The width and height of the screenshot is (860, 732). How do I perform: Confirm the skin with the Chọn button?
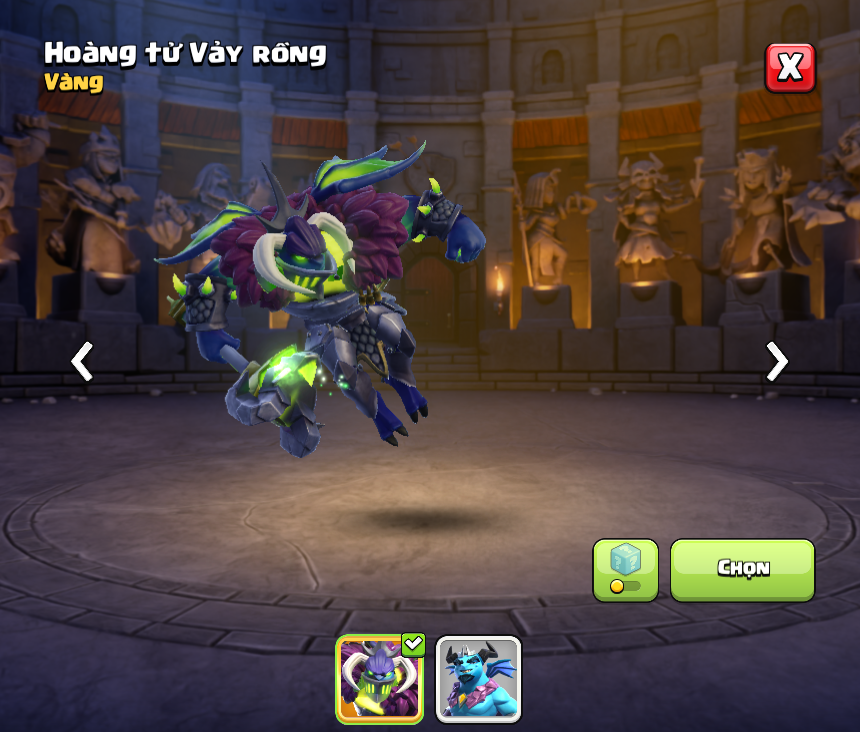coord(742,569)
